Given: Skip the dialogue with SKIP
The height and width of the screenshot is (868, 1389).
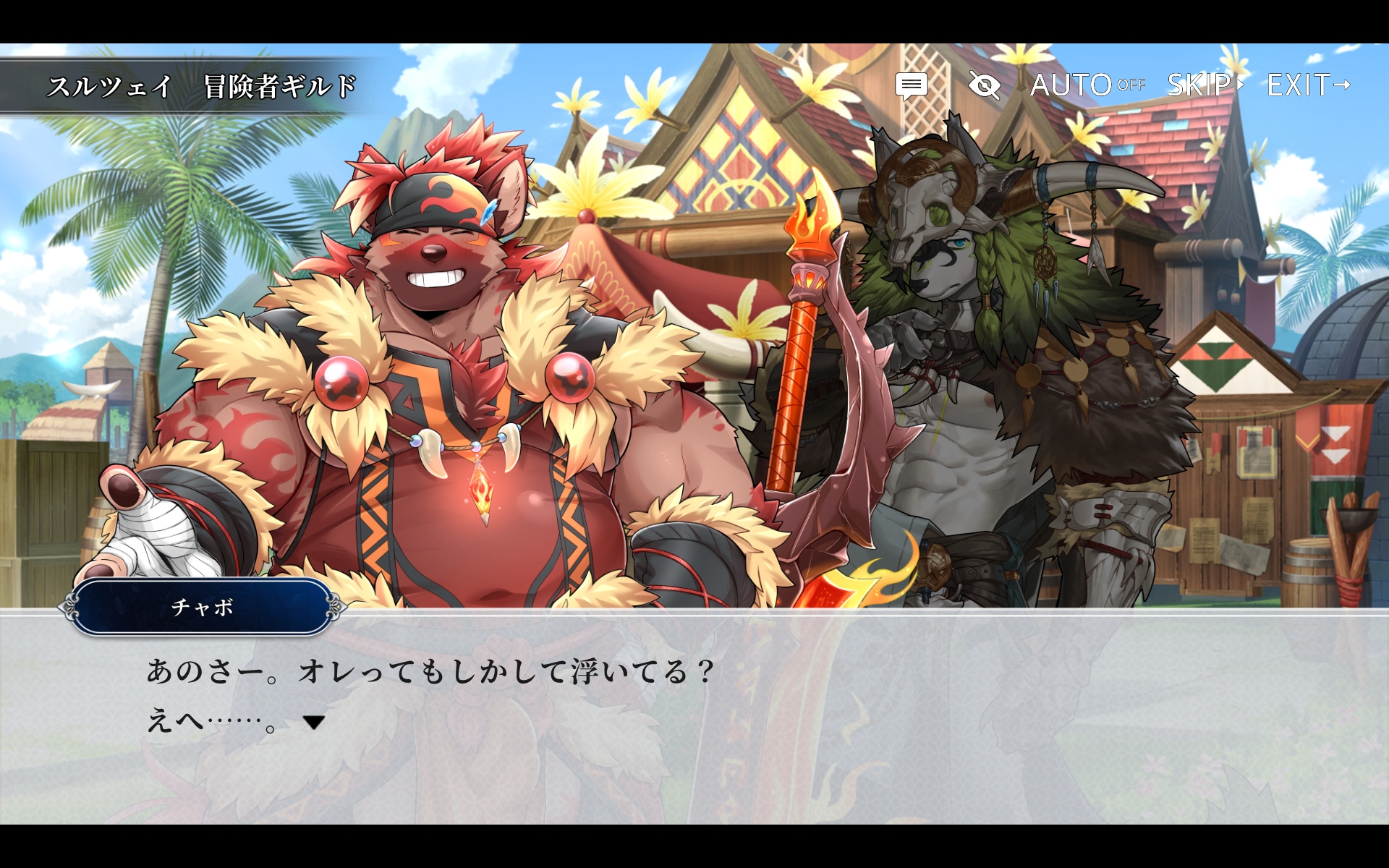Looking at the screenshot, I should click(x=1205, y=85).
